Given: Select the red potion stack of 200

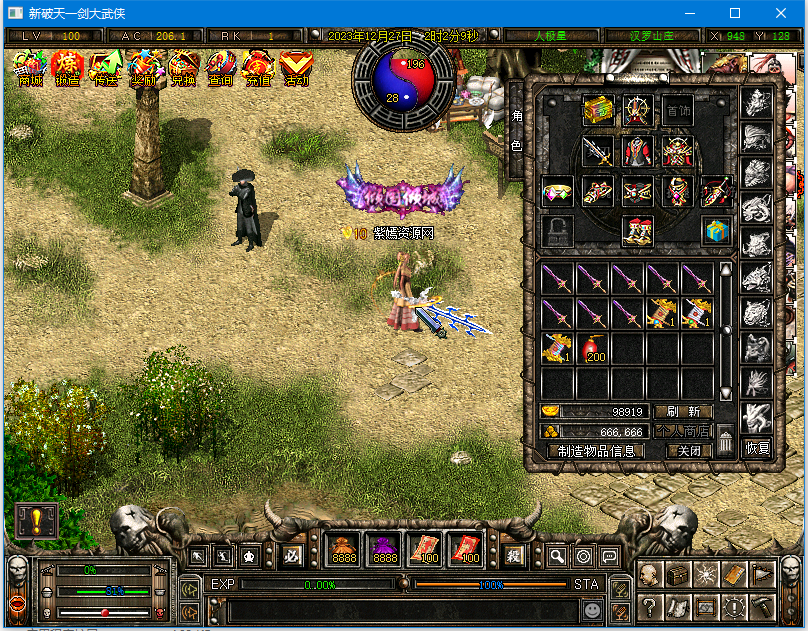Looking at the screenshot, I should tap(595, 347).
